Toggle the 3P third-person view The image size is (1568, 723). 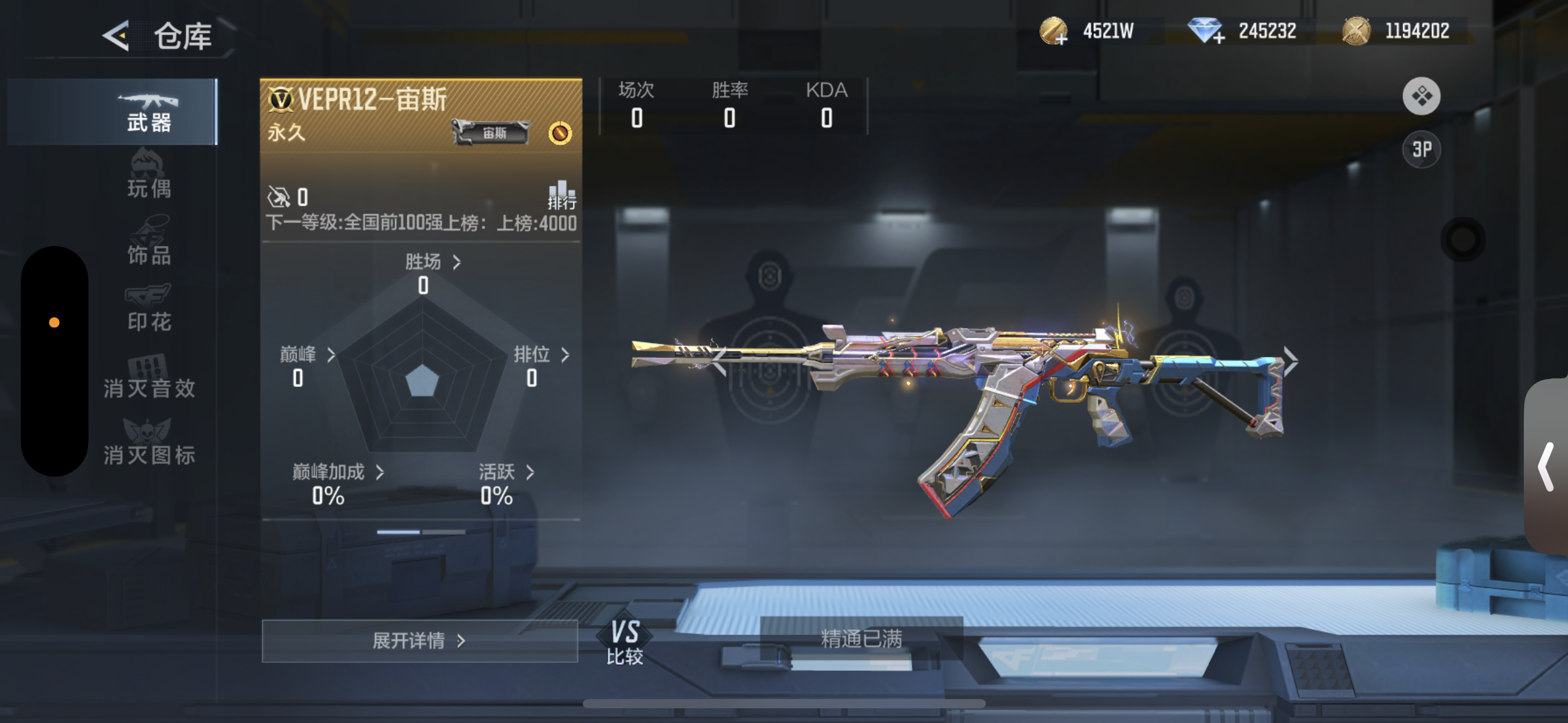1421,149
